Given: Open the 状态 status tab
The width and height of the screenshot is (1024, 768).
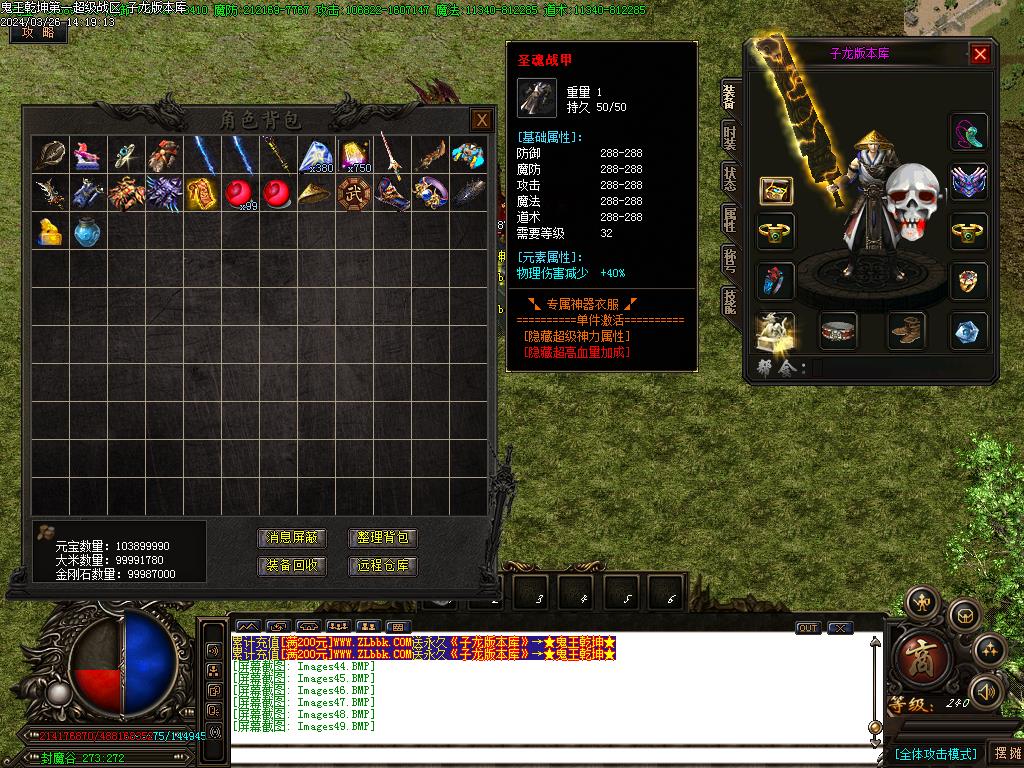Looking at the screenshot, I should pyautogui.click(x=730, y=178).
